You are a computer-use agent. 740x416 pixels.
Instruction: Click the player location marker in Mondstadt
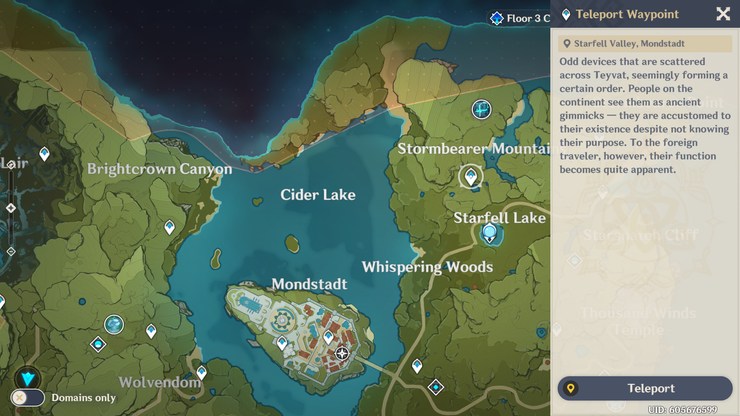click(343, 353)
